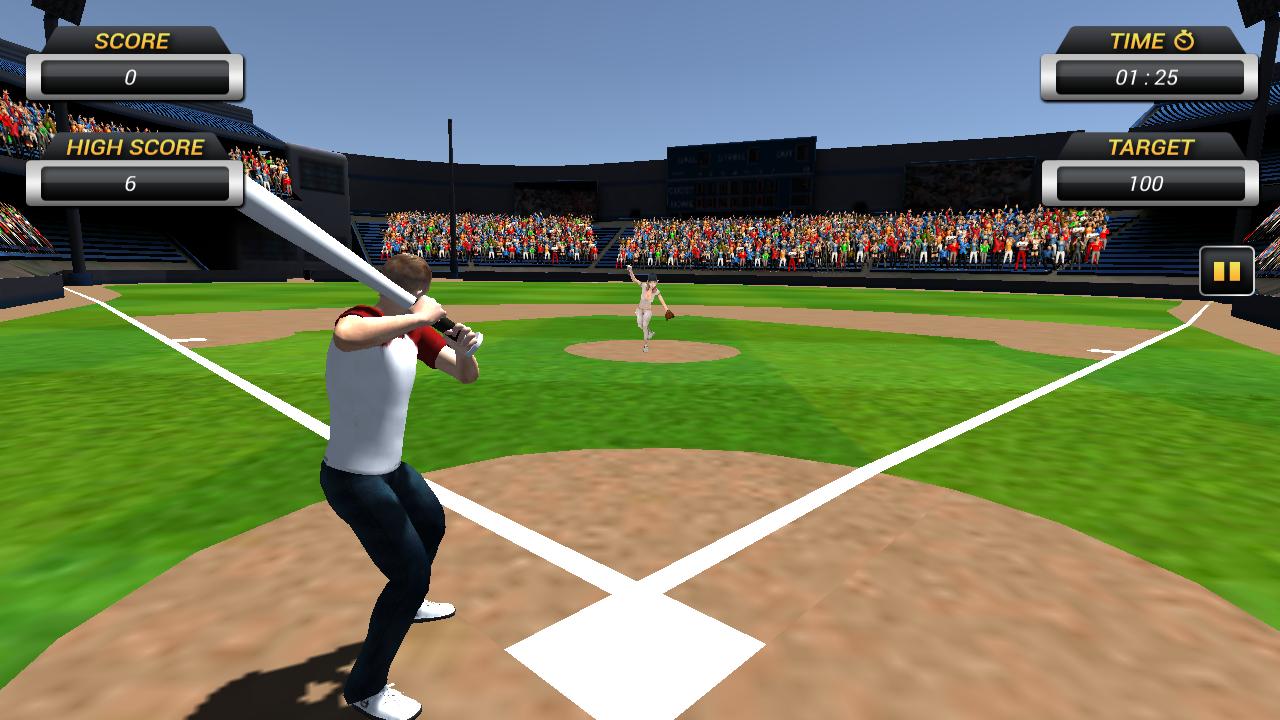The image size is (1280, 720).
Task: Tap the TIME header banner
Action: pyautogui.click(x=1140, y=41)
